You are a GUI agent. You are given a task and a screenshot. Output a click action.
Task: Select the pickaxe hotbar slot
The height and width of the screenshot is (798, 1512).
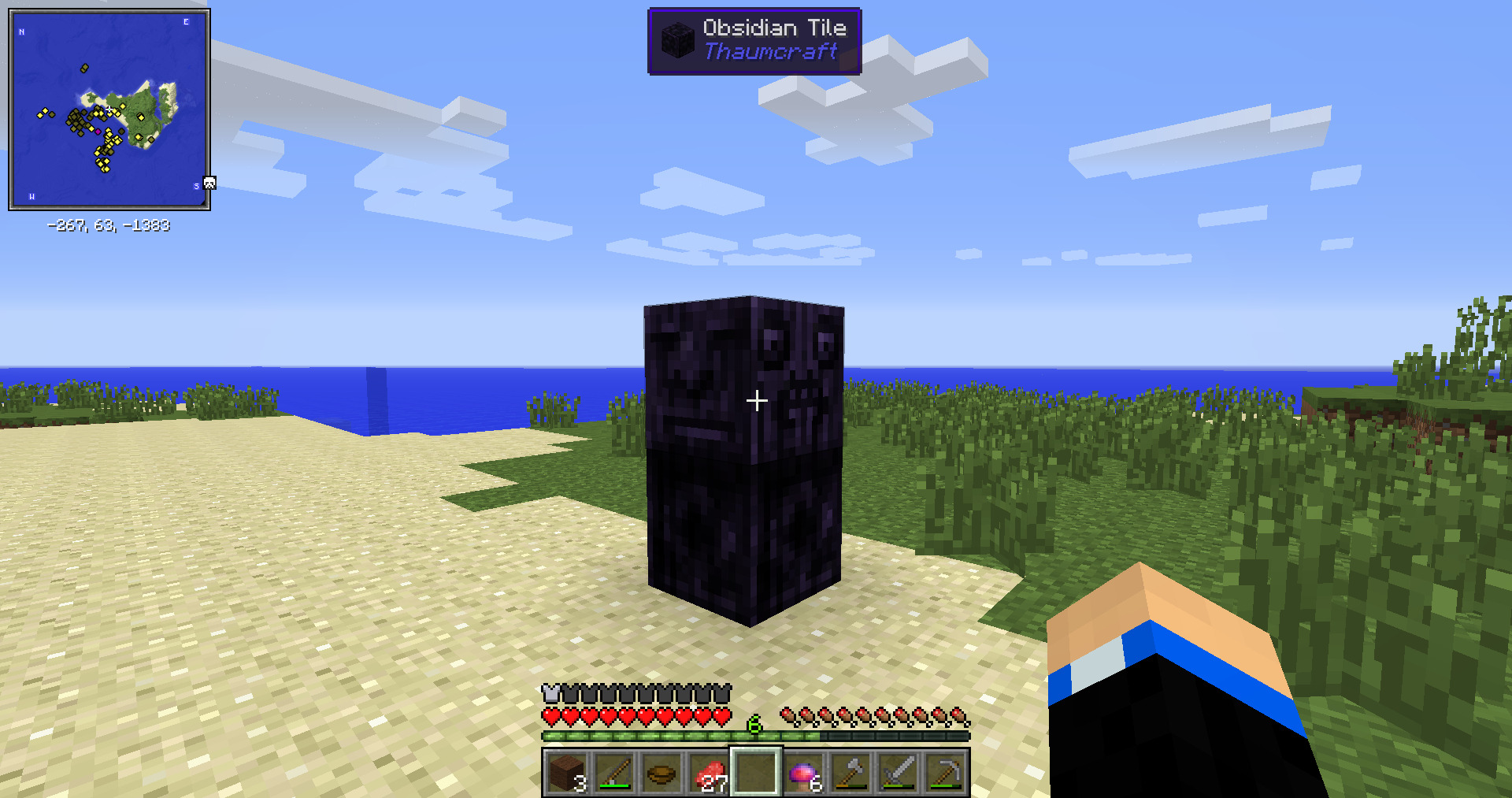945,772
